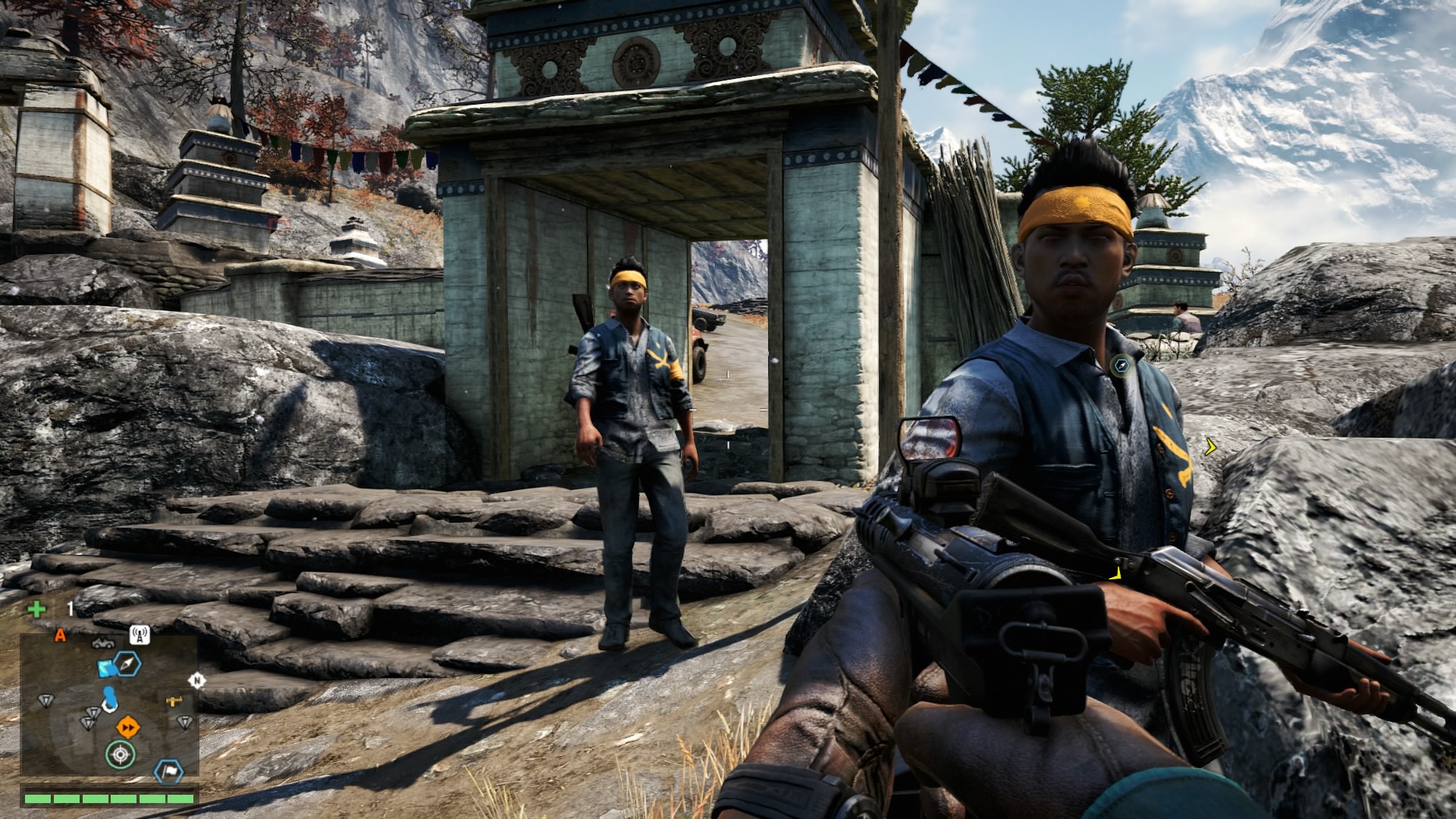
Task: Select the white N north indicator
Action: coord(196,680)
